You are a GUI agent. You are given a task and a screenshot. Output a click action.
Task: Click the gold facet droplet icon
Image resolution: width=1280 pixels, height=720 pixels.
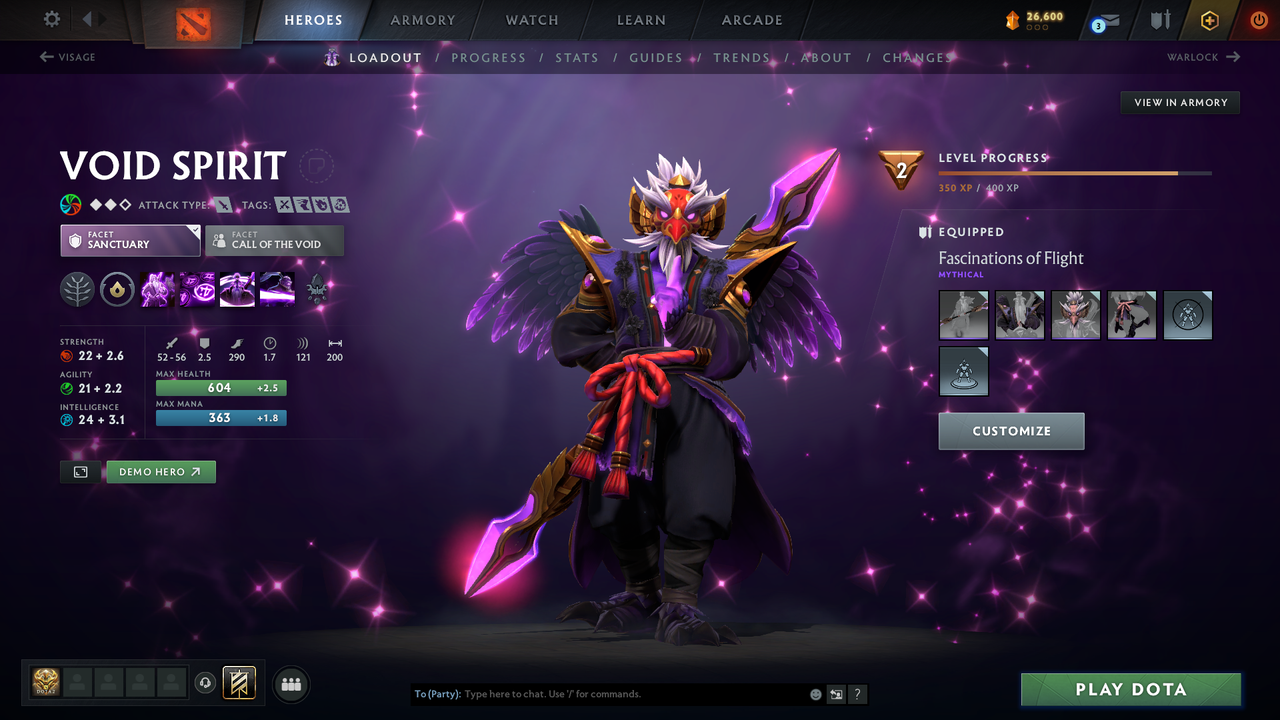(x=117, y=289)
